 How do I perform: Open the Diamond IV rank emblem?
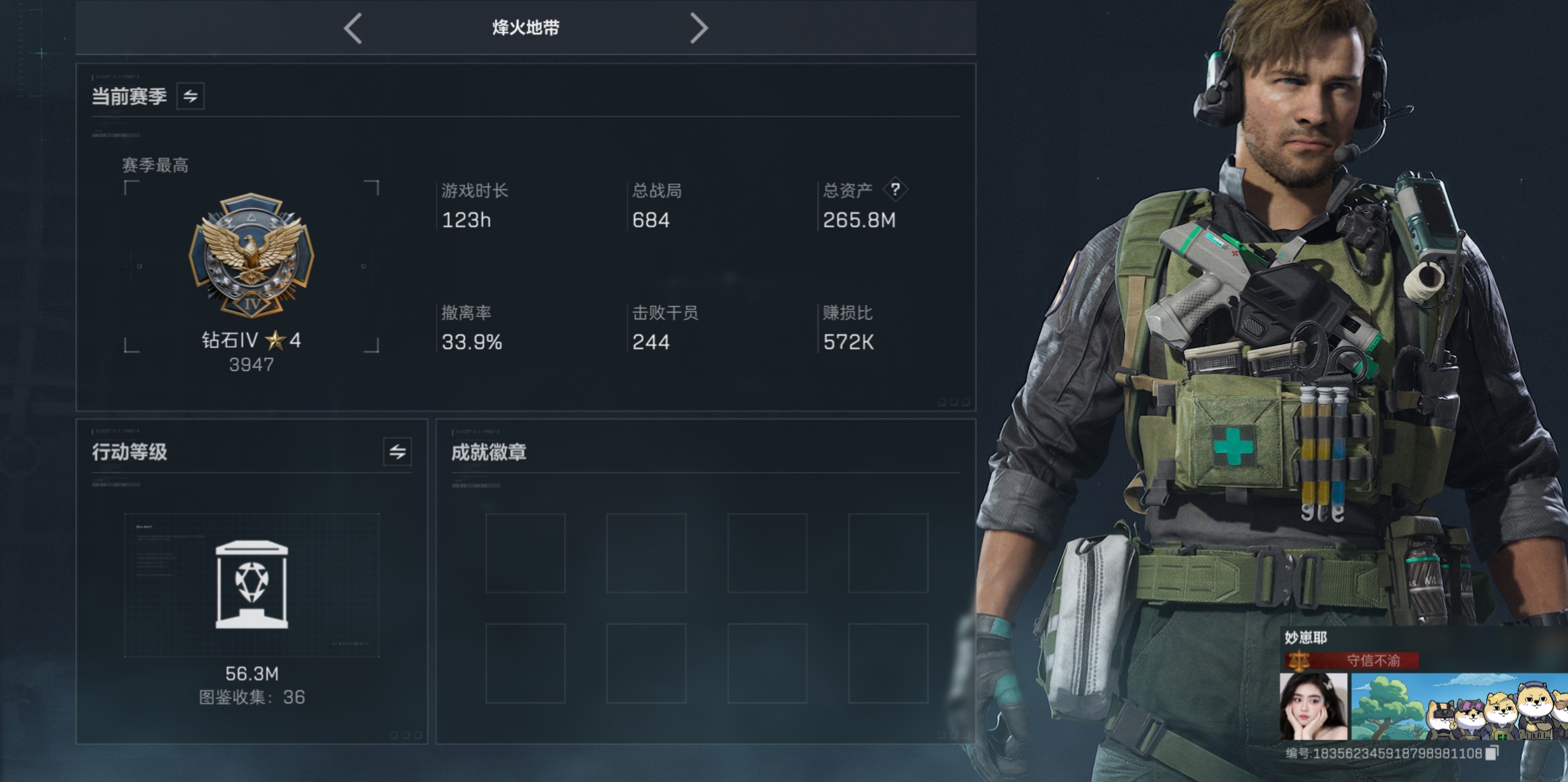[x=251, y=256]
